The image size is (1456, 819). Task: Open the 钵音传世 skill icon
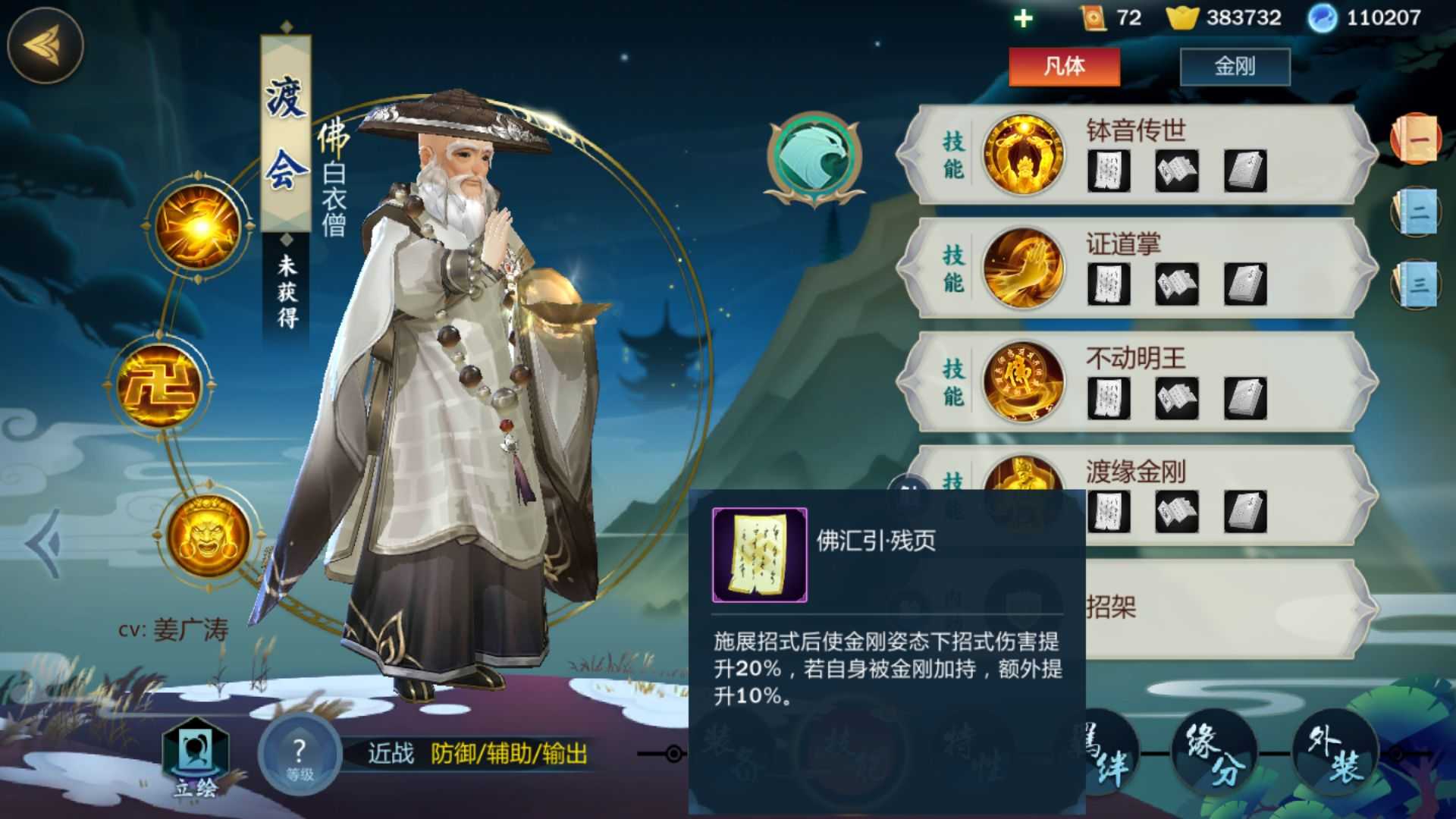pos(1023,154)
